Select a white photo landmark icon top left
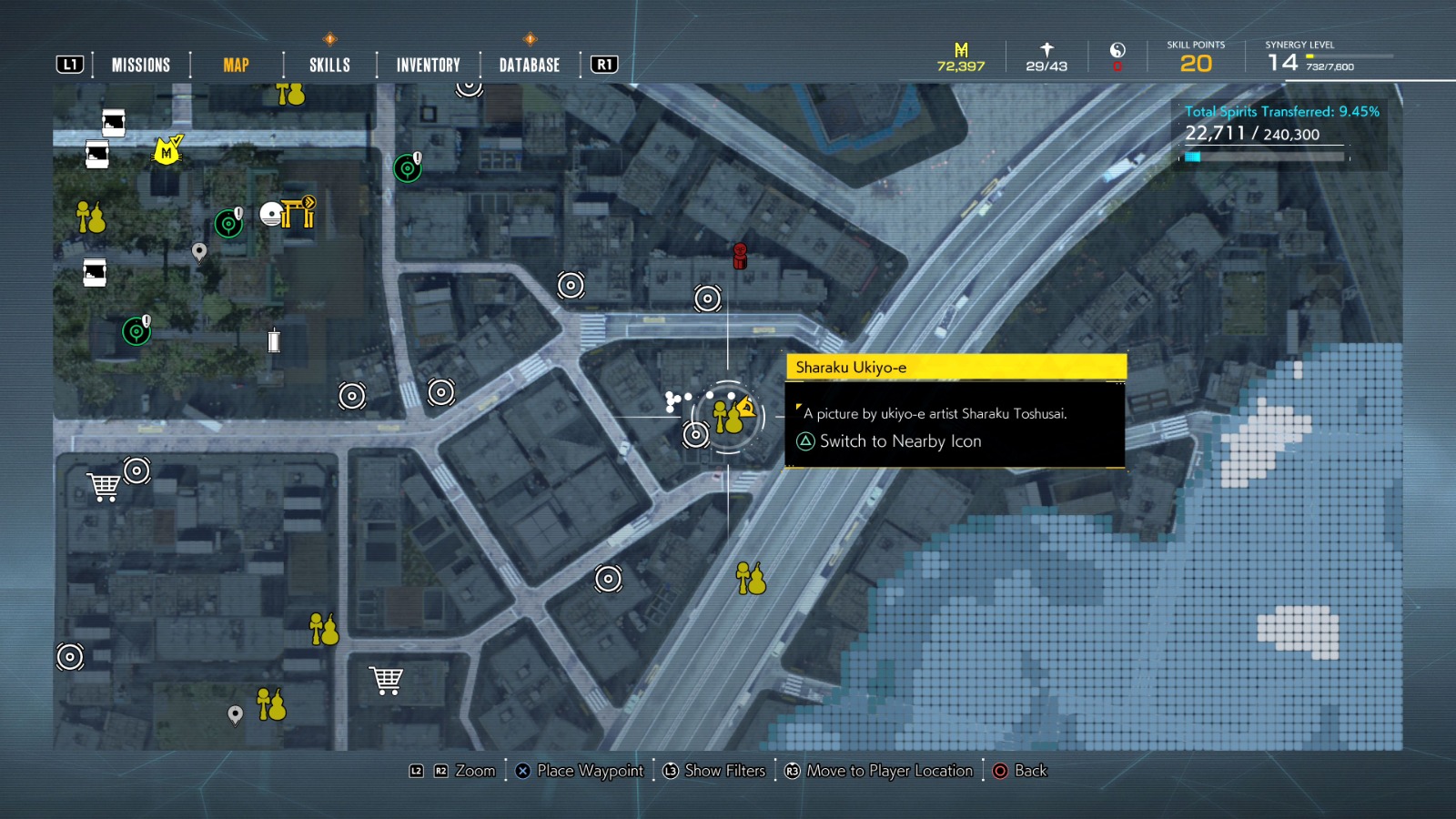This screenshot has width=1456, height=819. [111, 122]
